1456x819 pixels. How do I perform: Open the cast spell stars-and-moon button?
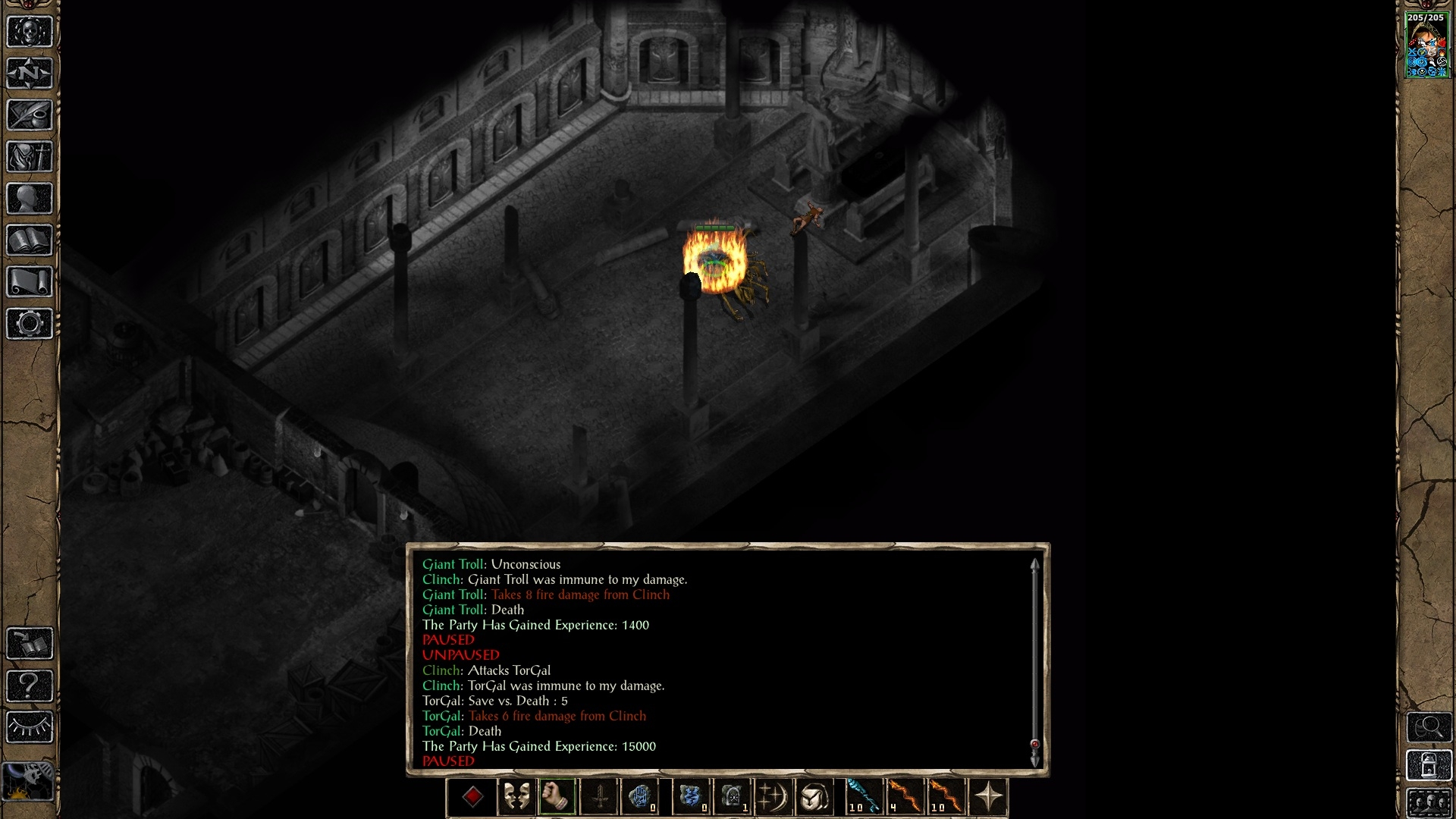(x=773, y=797)
